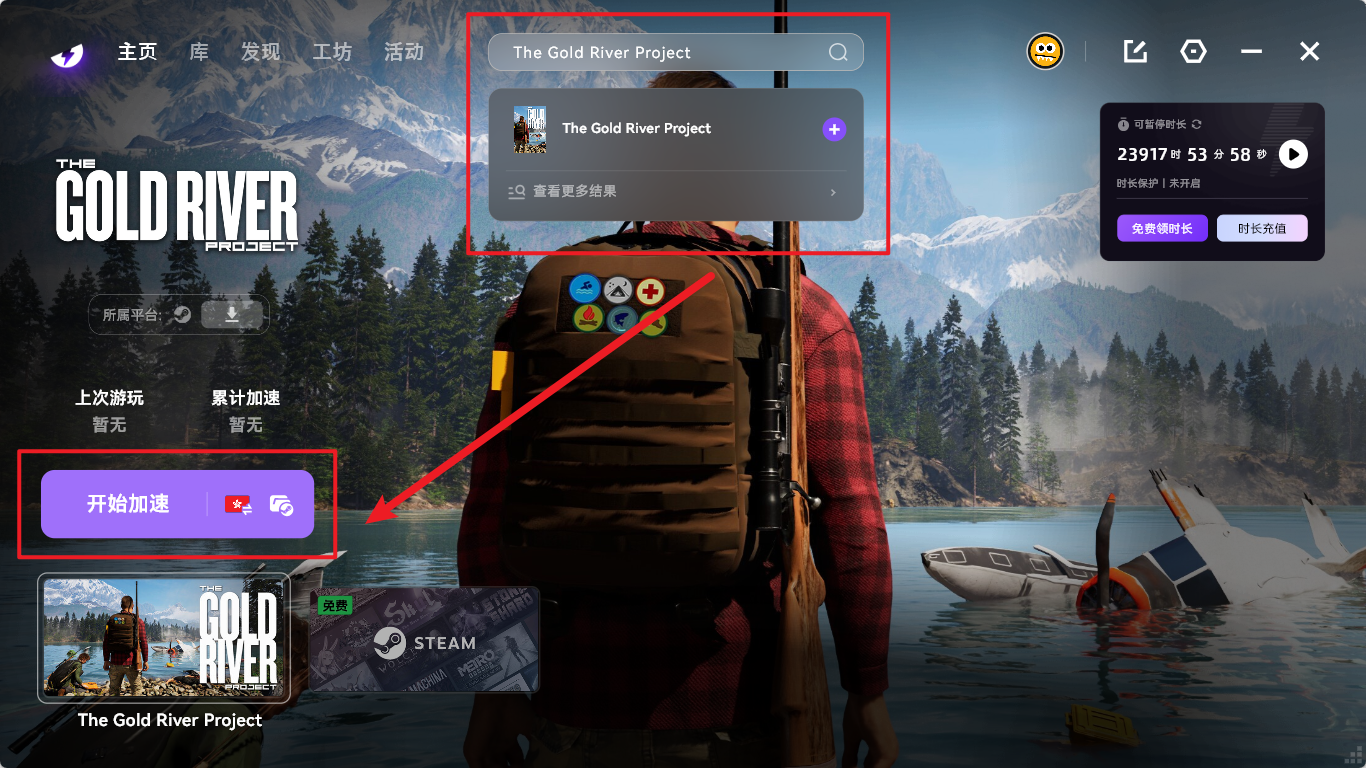Open the hexagon settings icon
Image resolution: width=1366 pixels, height=768 pixels.
pos(1193,52)
